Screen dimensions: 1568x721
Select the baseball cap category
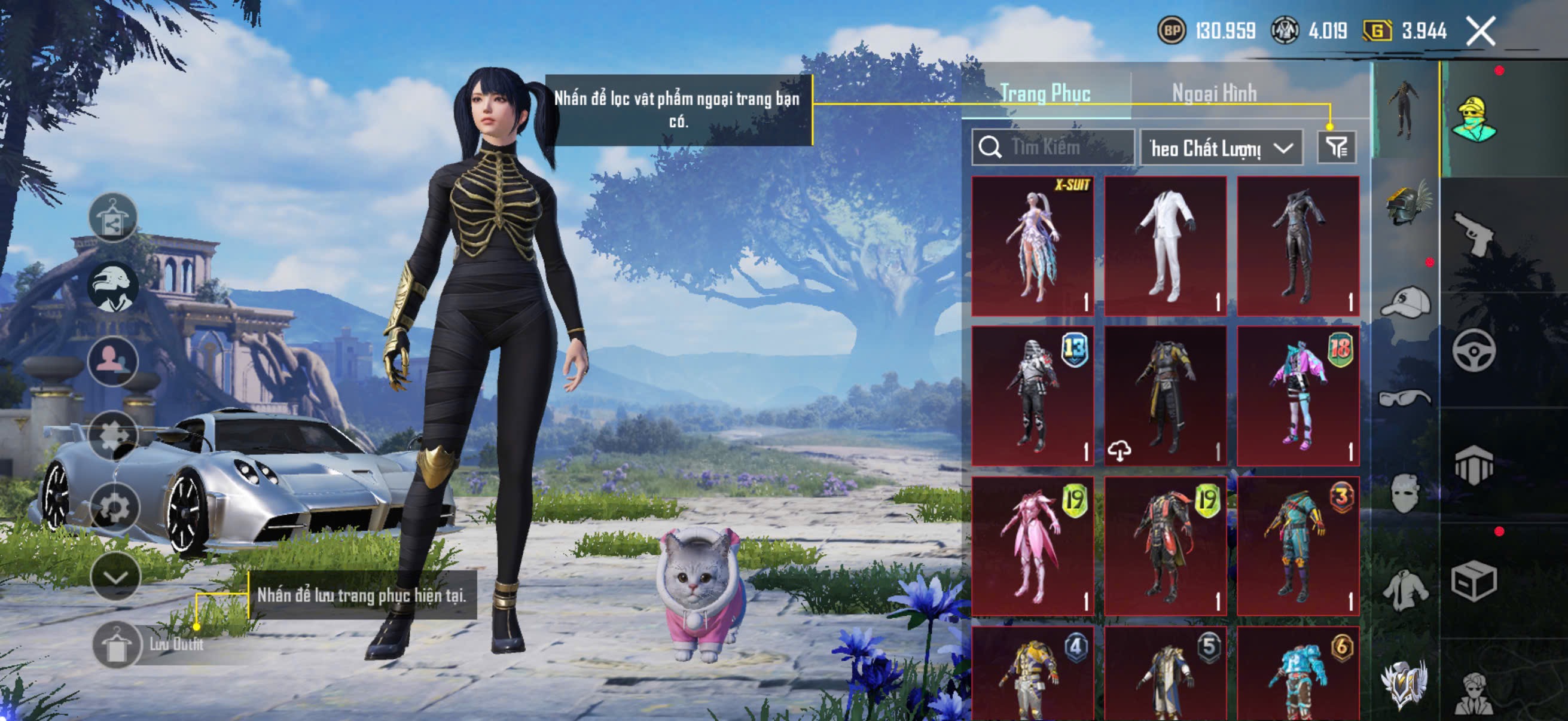[x=1406, y=302]
